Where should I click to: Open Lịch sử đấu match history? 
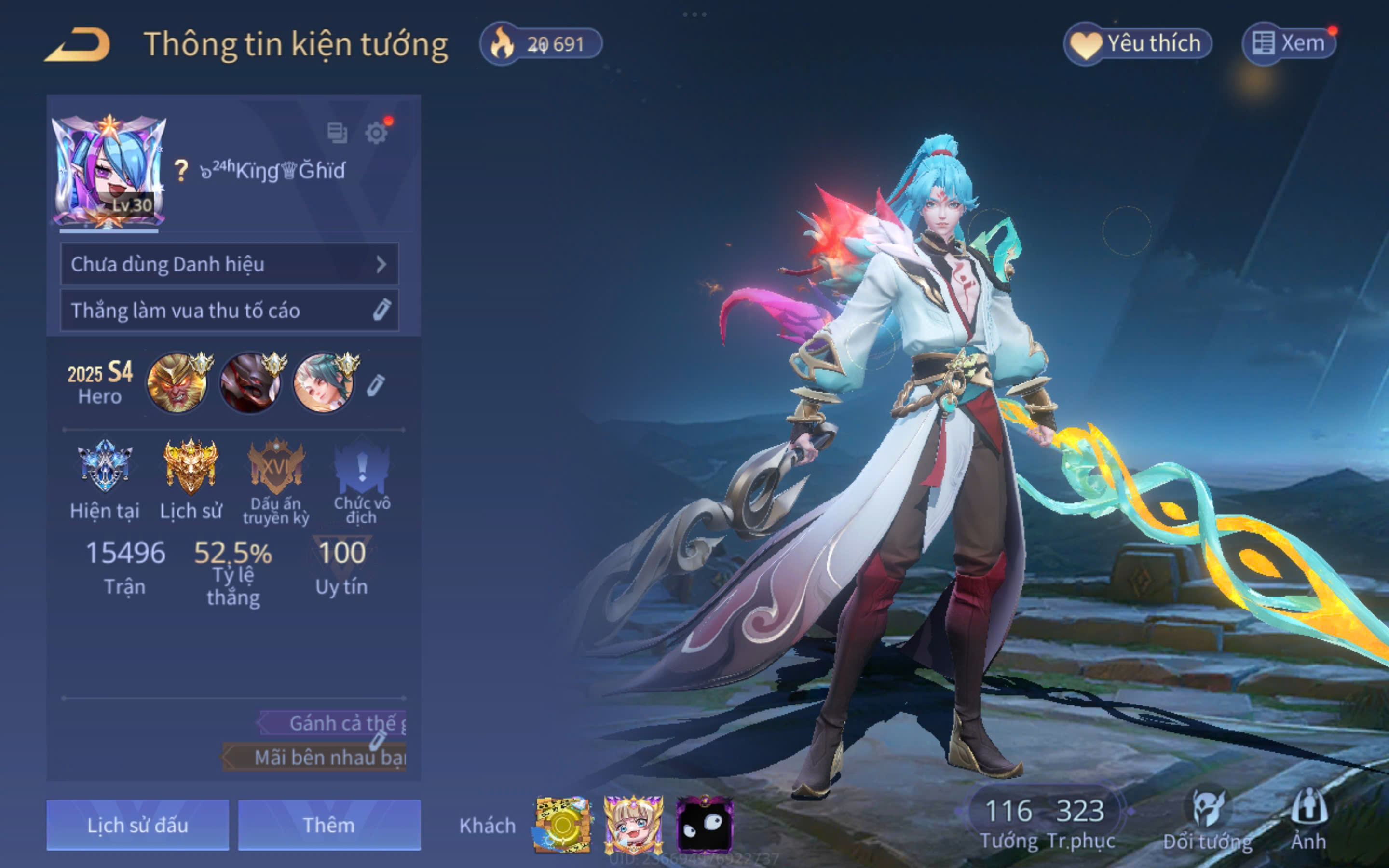(138, 825)
